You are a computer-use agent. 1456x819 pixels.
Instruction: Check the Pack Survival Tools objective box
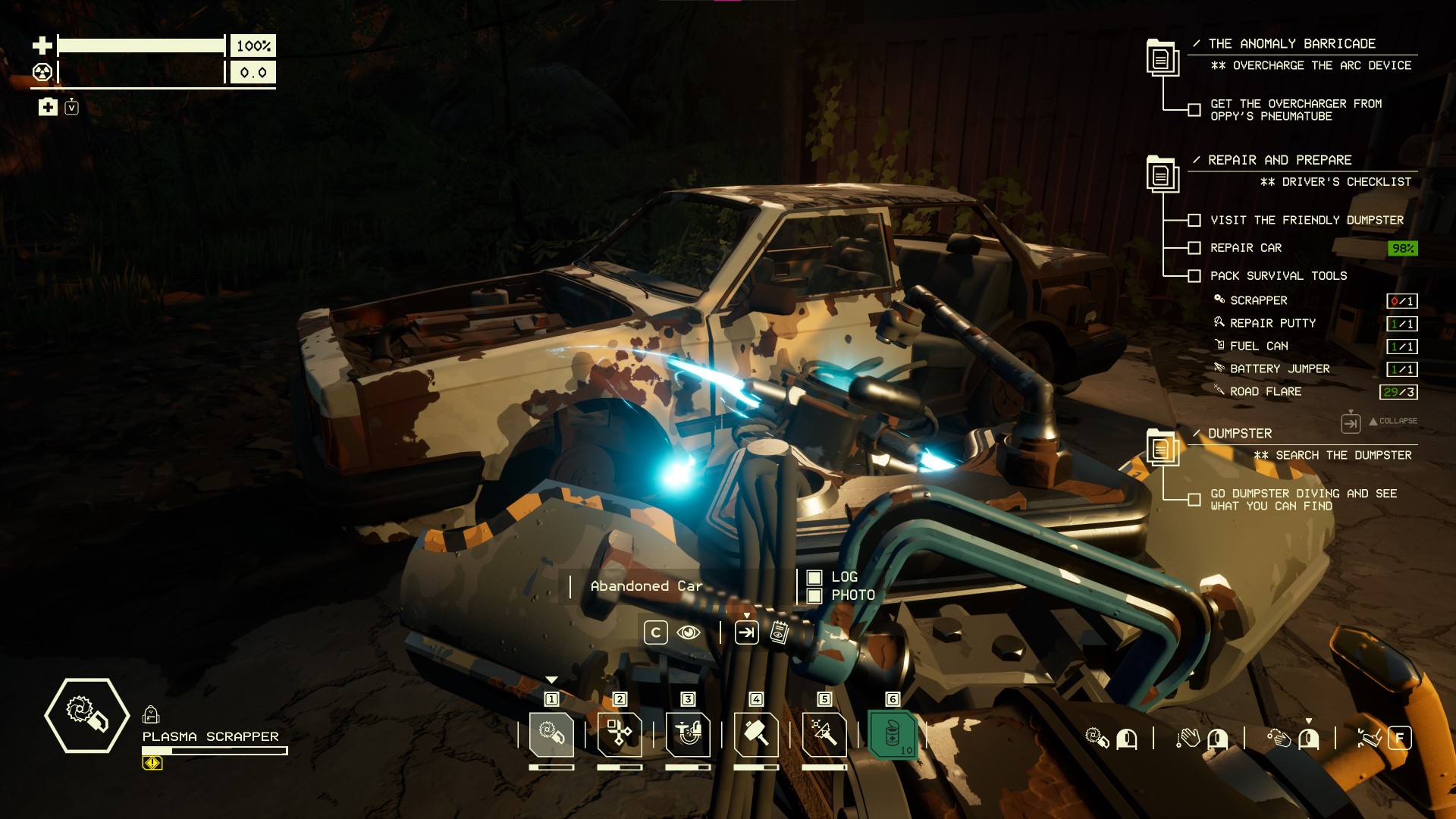[x=1194, y=276]
